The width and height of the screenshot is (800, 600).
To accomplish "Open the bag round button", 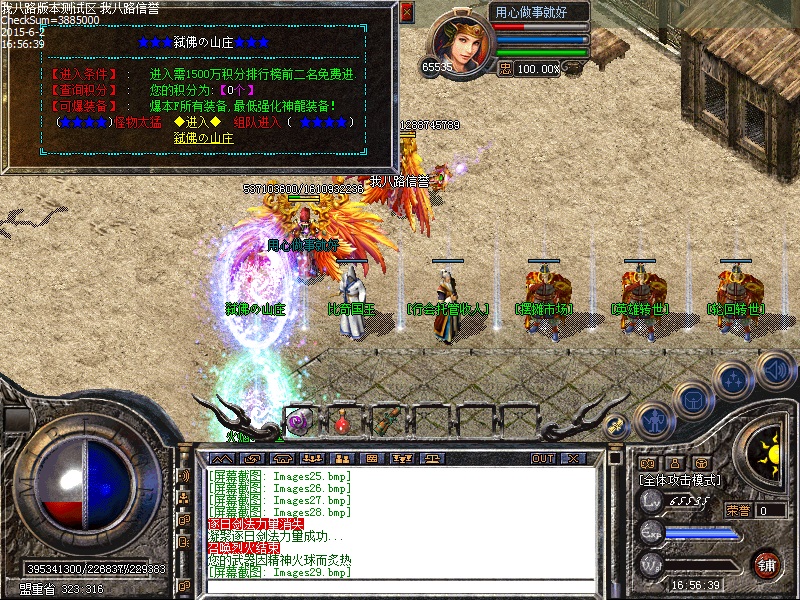I will (x=692, y=400).
